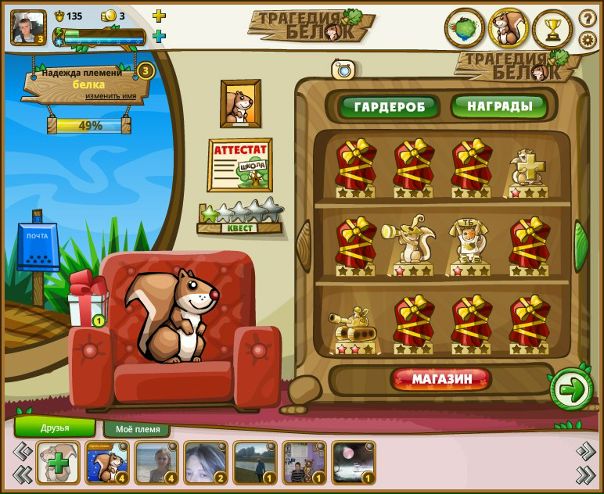Open the planet globe button
This screenshot has height=494, width=604.
pos(464,28)
